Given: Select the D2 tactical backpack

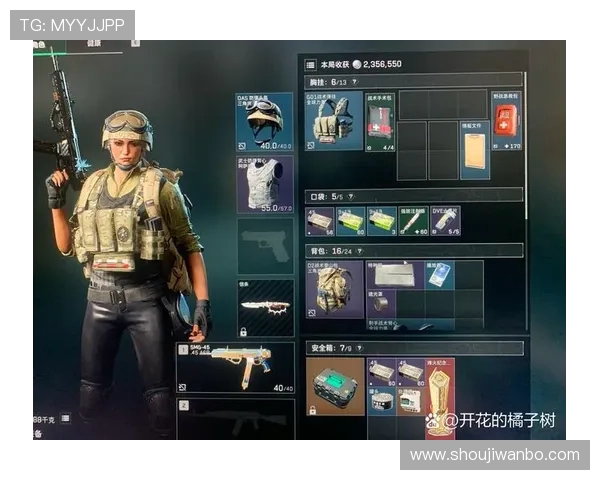Looking at the screenshot, I should pyautogui.click(x=334, y=290).
